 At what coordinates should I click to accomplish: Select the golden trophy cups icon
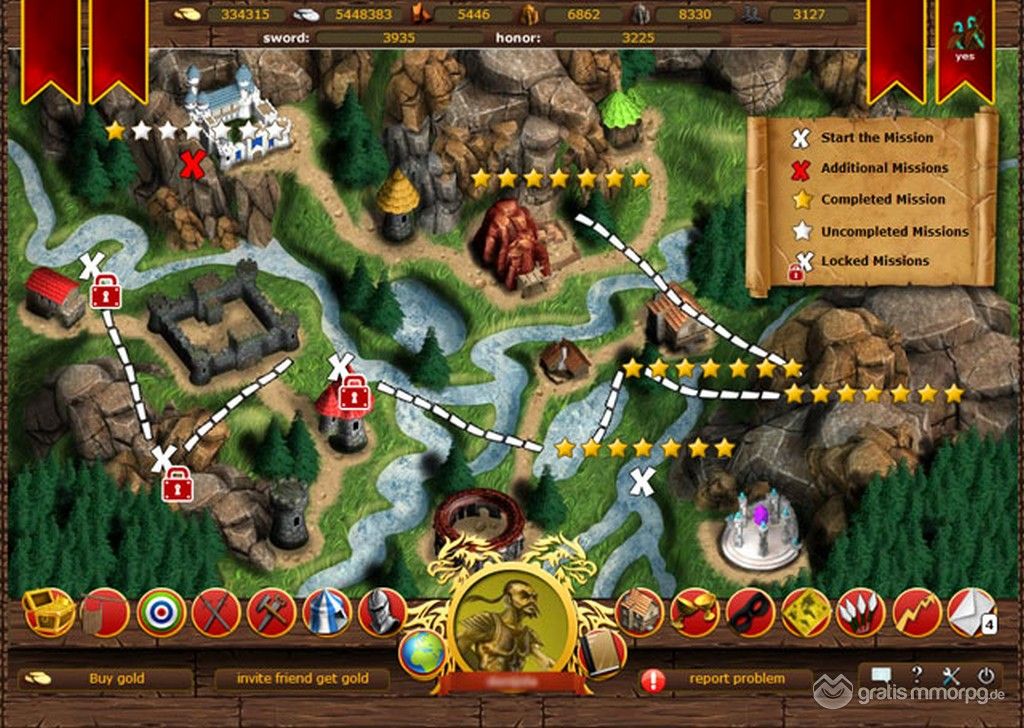point(695,612)
